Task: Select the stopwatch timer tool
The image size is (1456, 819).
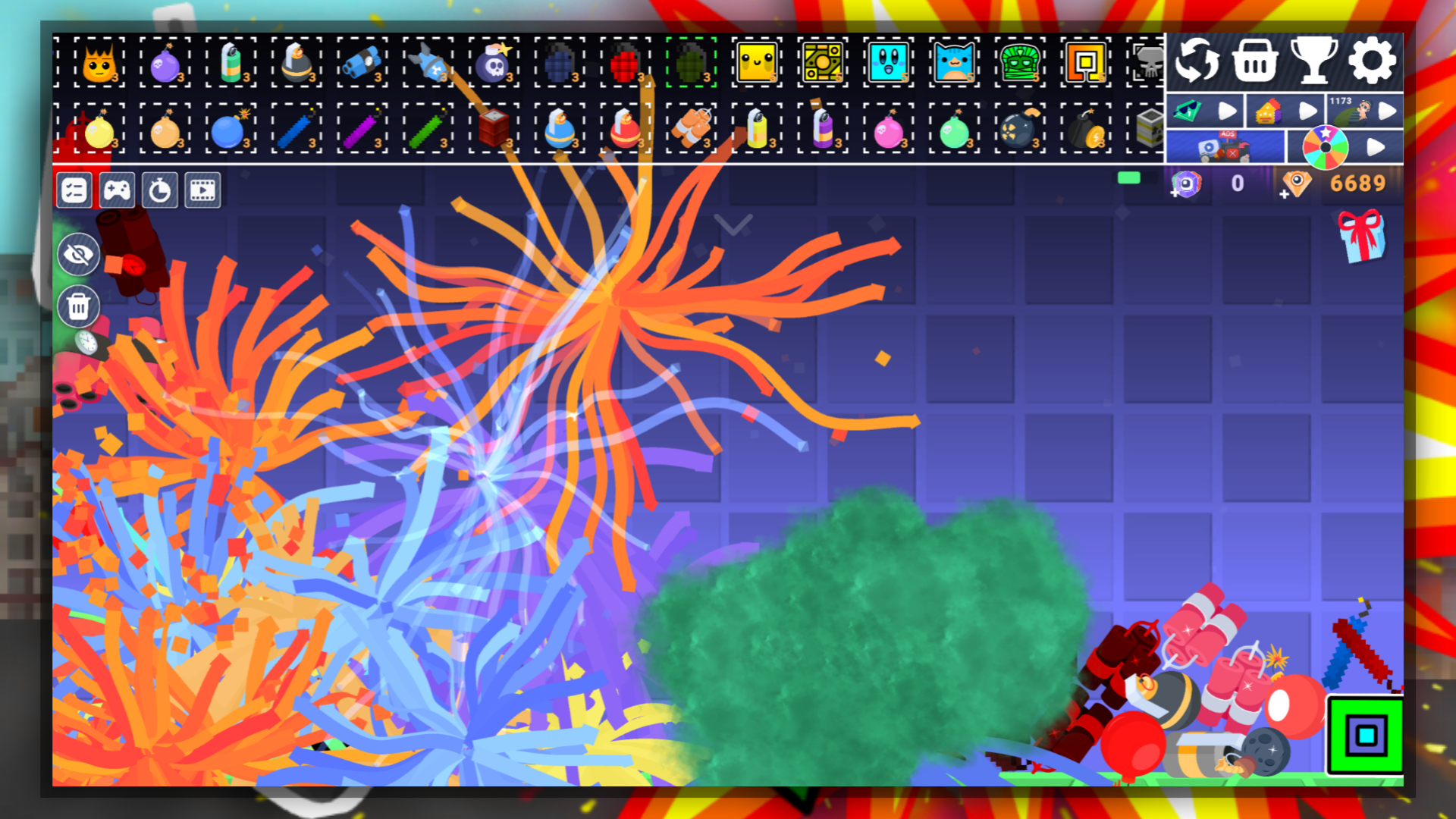Action: [160, 190]
